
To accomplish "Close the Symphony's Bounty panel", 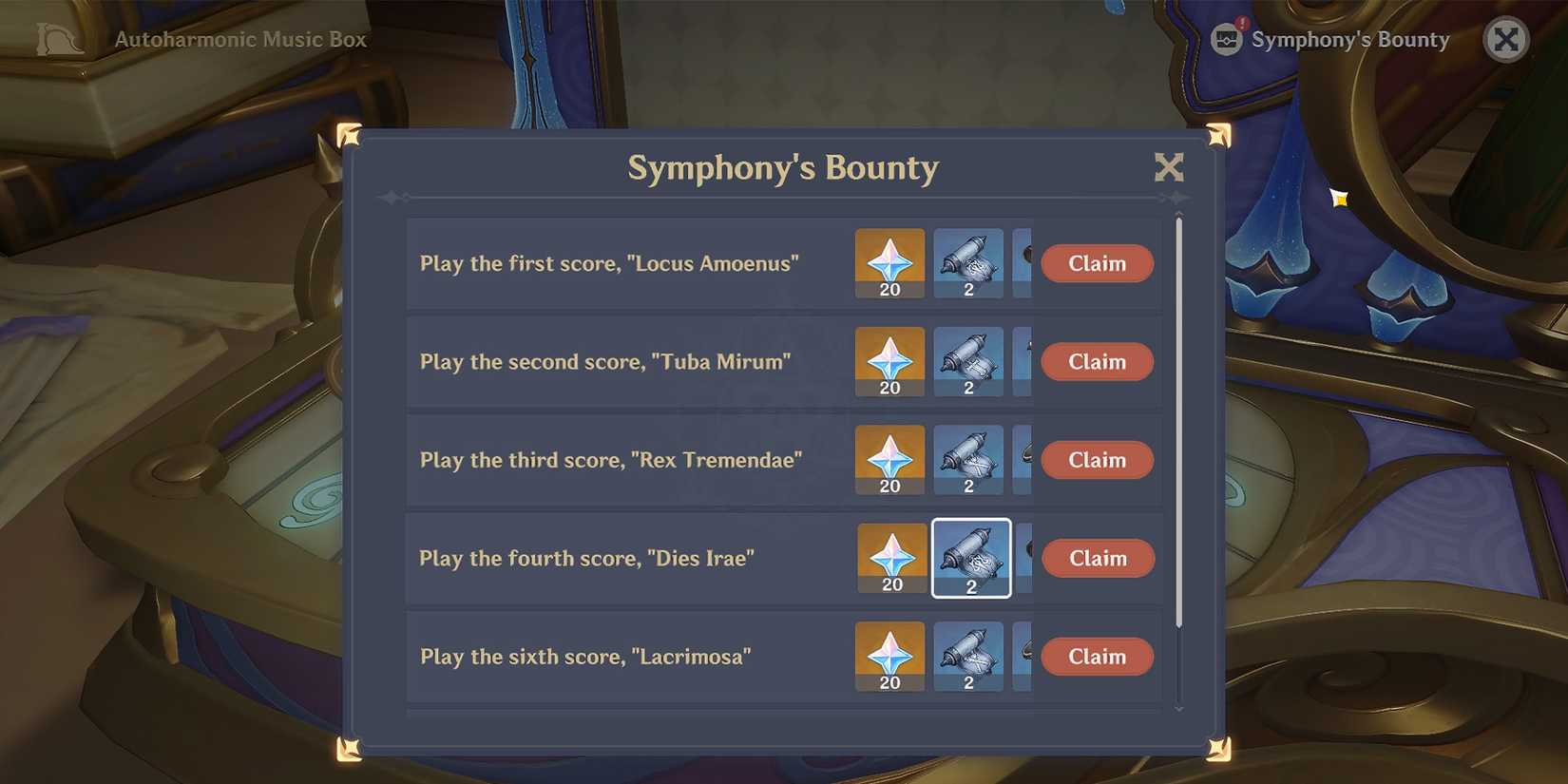I will click(x=1168, y=166).
